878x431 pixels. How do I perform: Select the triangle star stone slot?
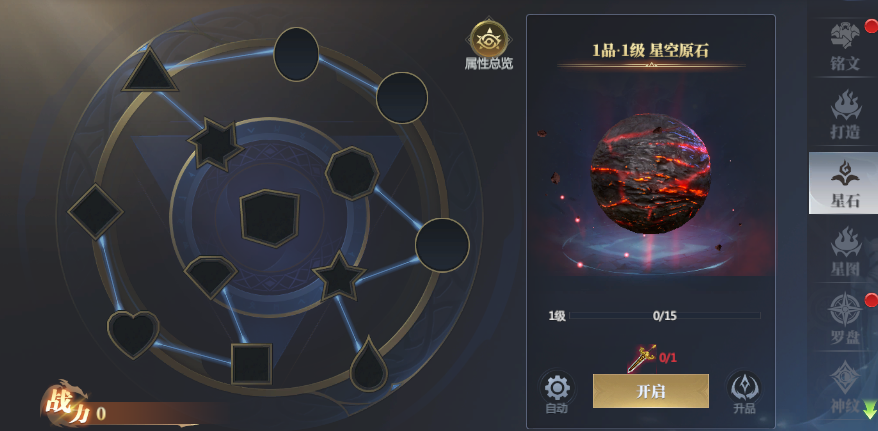coord(149,71)
